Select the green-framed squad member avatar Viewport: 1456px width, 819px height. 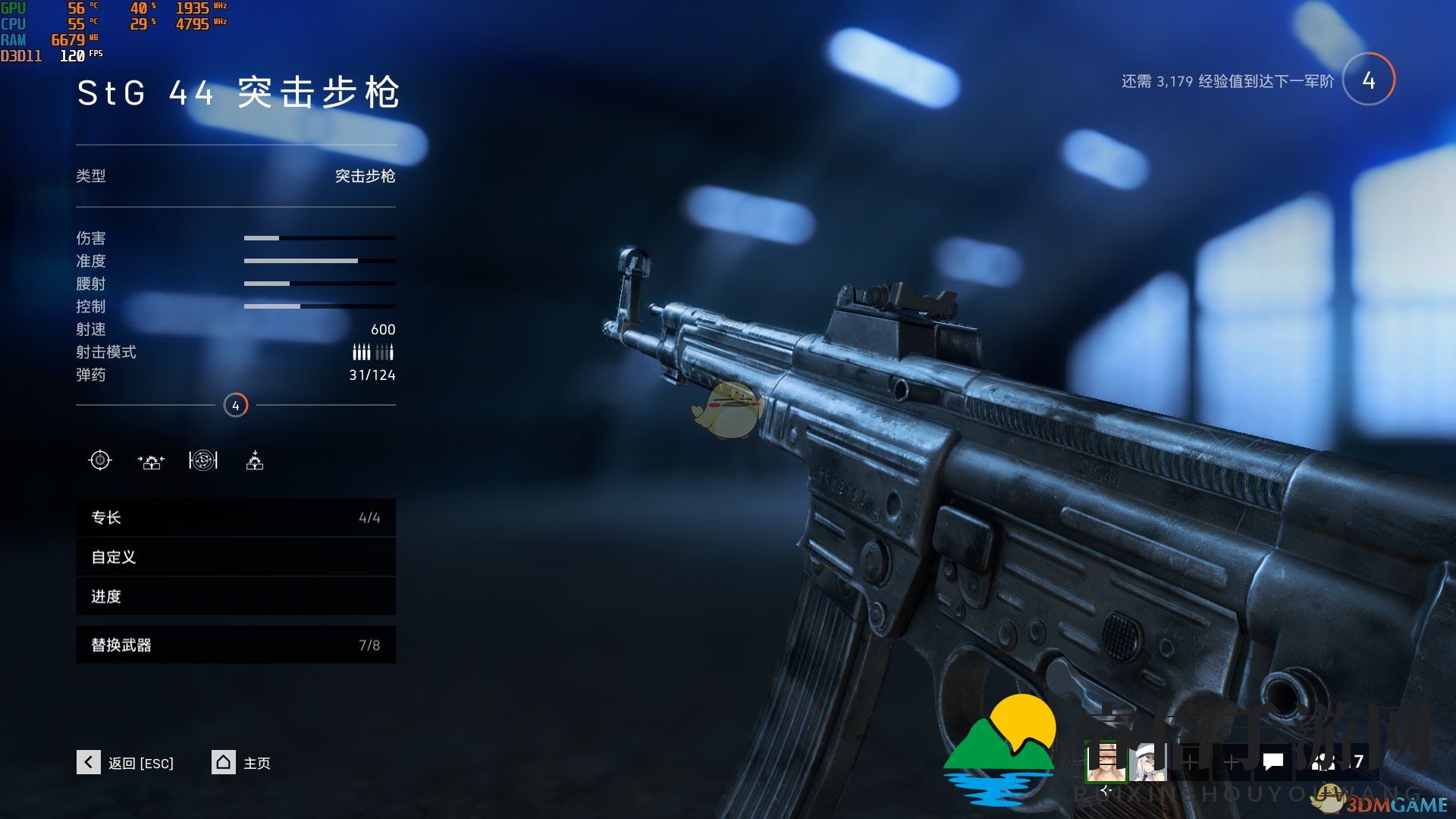1106,761
